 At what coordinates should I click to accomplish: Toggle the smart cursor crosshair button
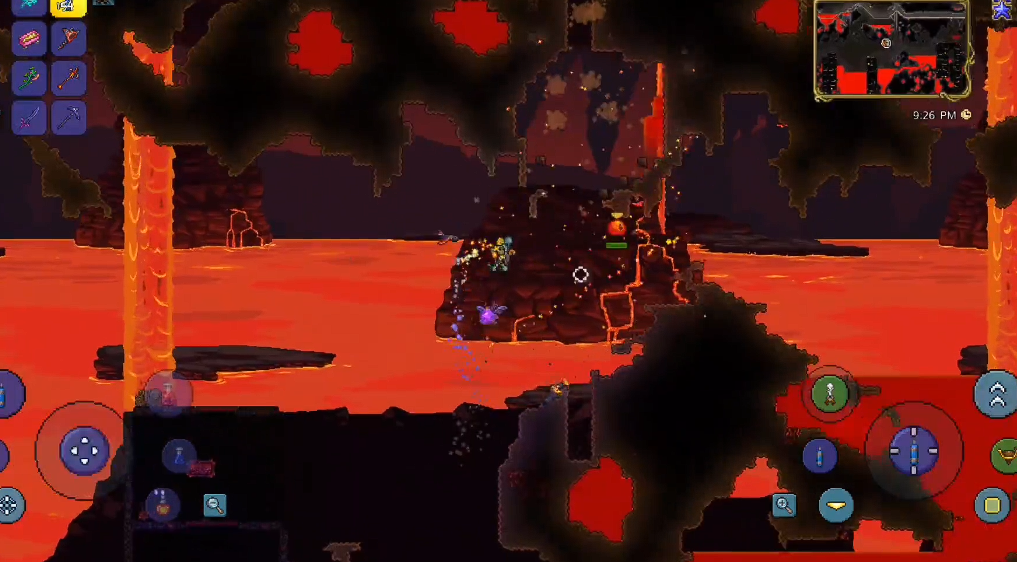9,505
